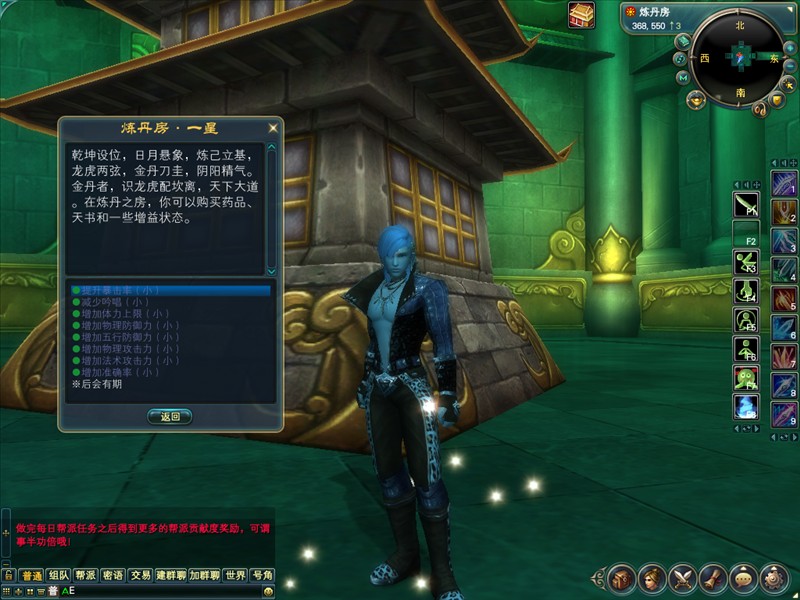
Task: Choose the 后会有期 farewell option
Action: (x=97, y=384)
